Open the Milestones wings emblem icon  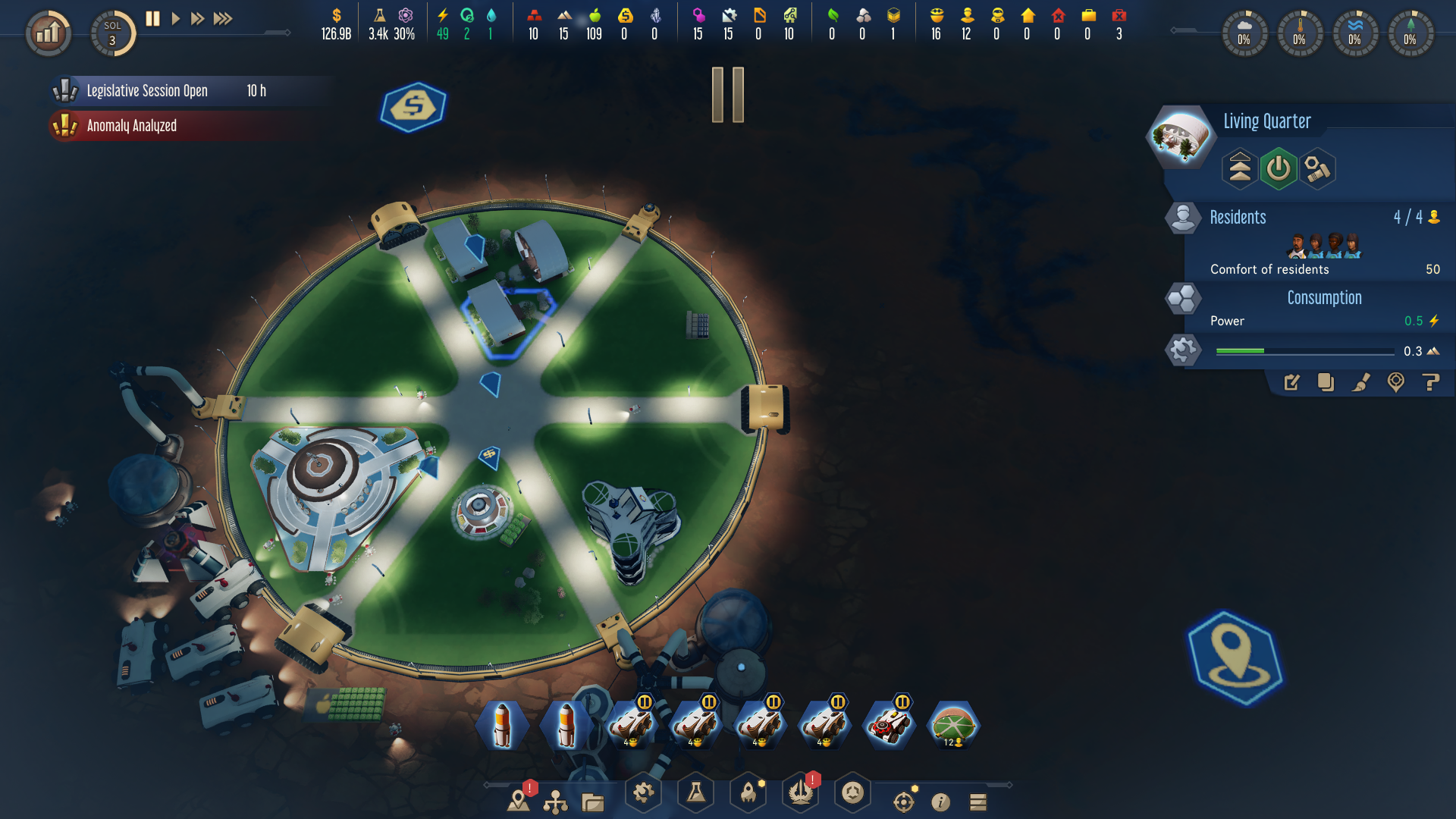(800, 793)
